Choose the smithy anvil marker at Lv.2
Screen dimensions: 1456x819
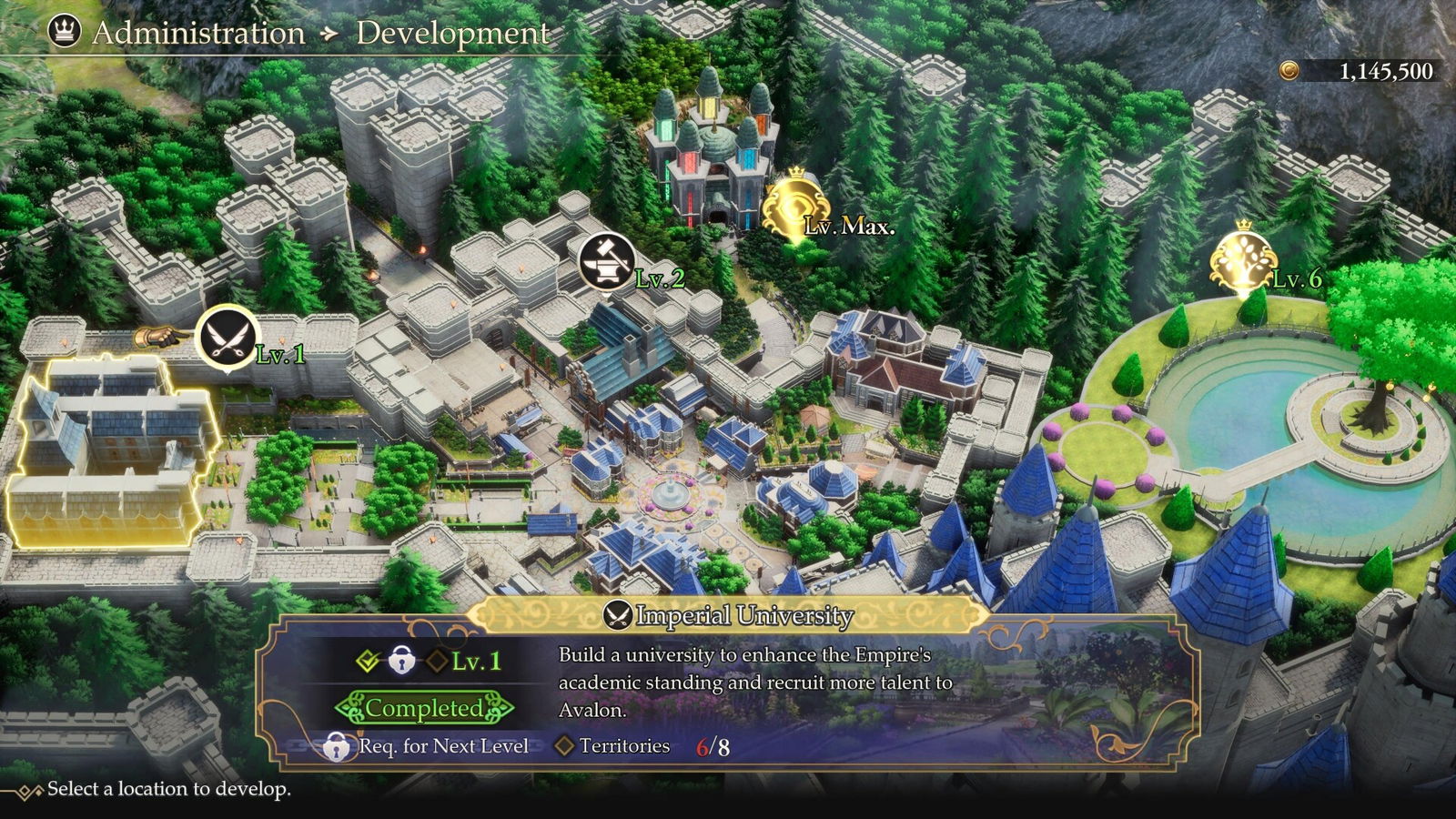click(x=607, y=261)
